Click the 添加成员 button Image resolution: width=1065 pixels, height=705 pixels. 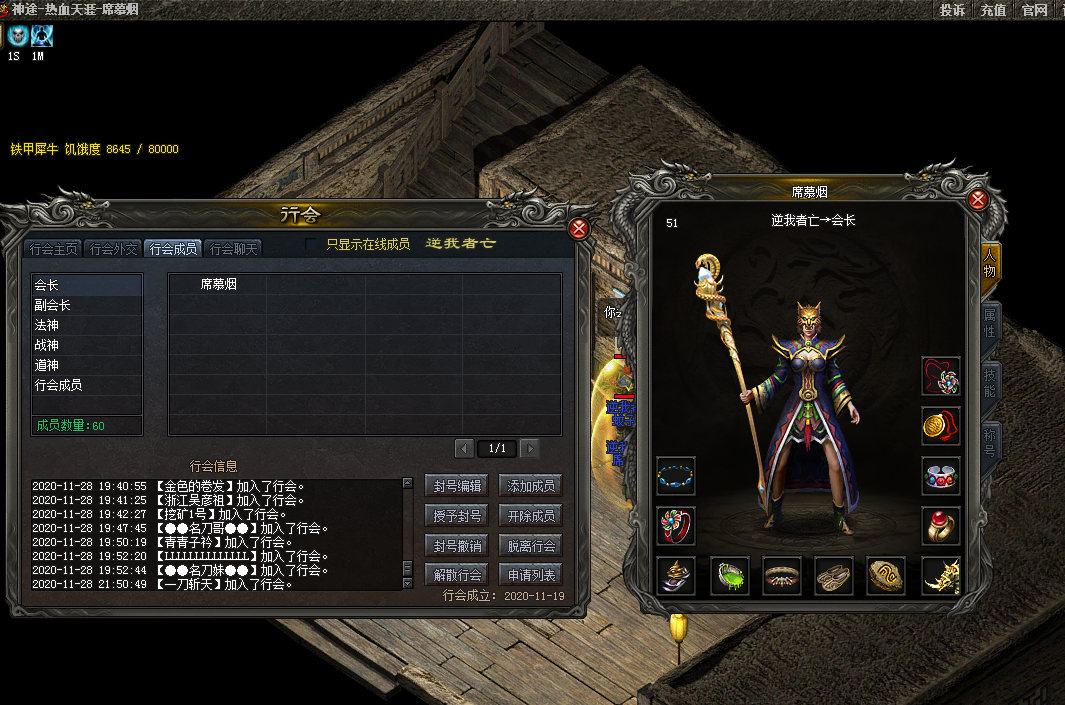click(530, 486)
